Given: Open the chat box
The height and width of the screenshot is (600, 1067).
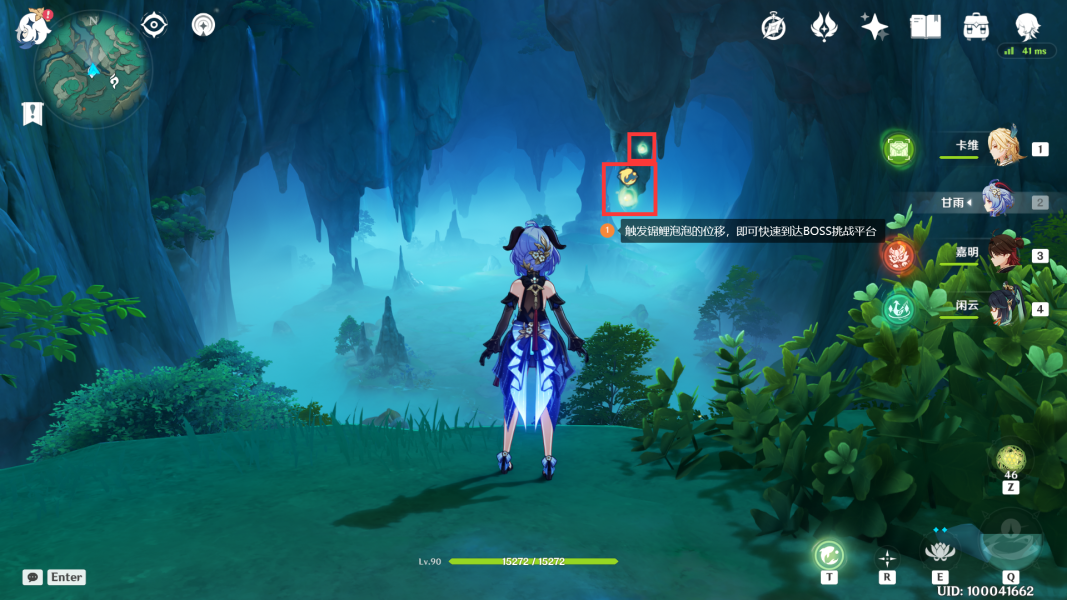Looking at the screenshot, I should [x=55, y=577].
